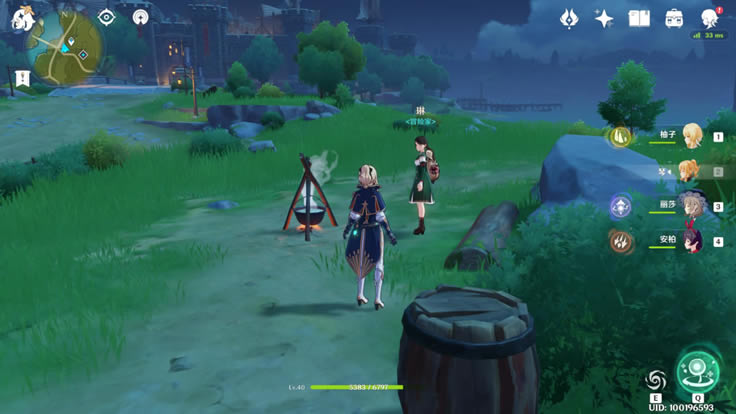The image size is (736, 414).
Task: Tap the purple burst icon beside 丽莎
Action: coord(620,206)
